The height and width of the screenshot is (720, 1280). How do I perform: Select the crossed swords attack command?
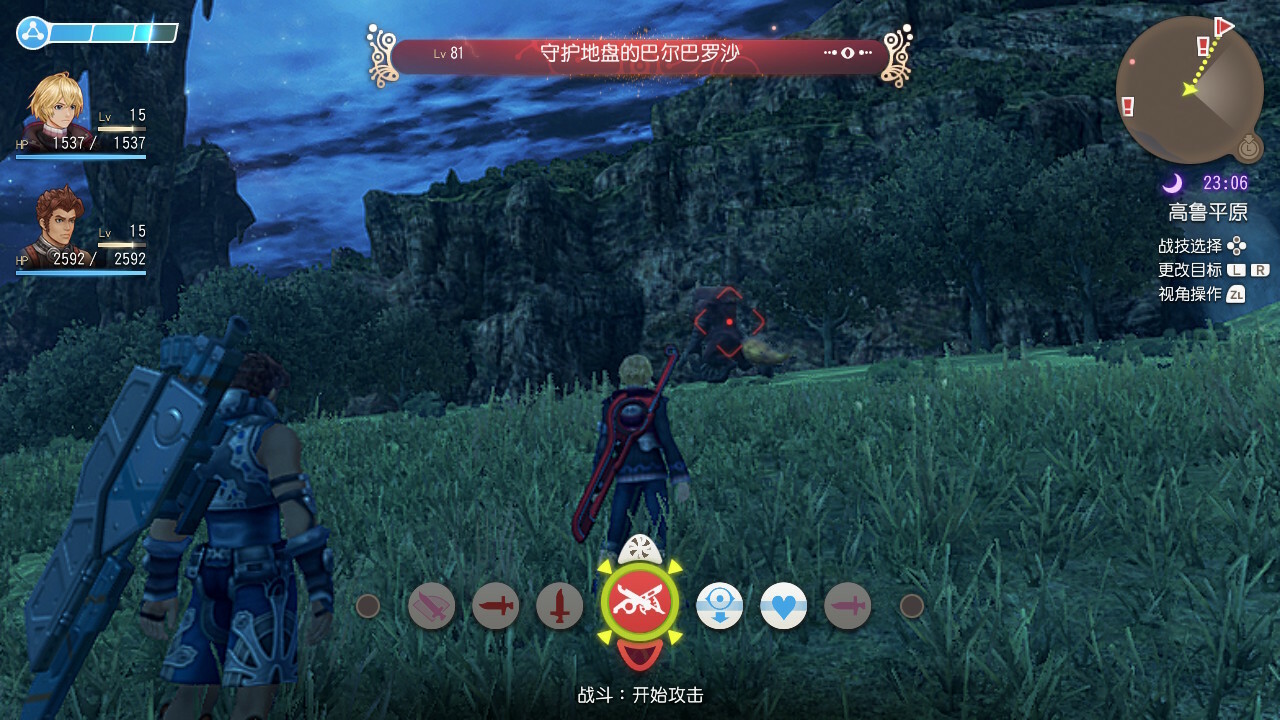point(640,603)
